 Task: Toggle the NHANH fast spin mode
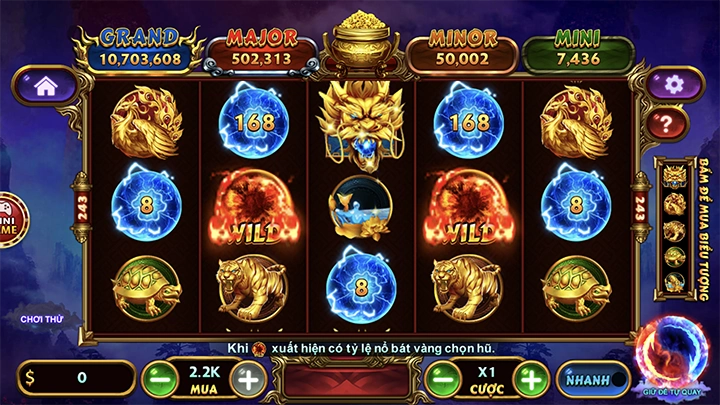pyautogui.click(x=588, y=379)
